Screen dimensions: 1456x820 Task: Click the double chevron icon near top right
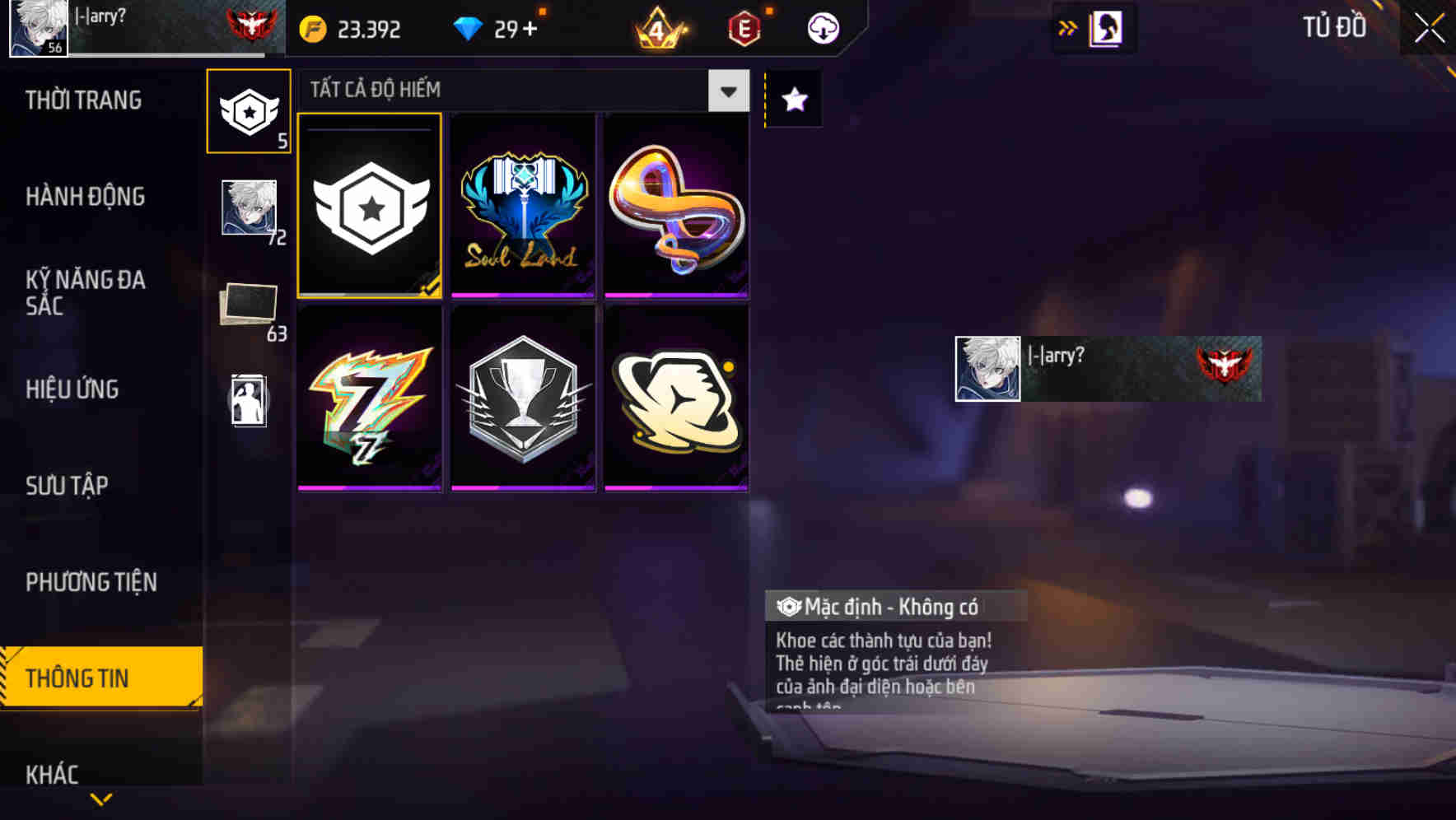1067,27
